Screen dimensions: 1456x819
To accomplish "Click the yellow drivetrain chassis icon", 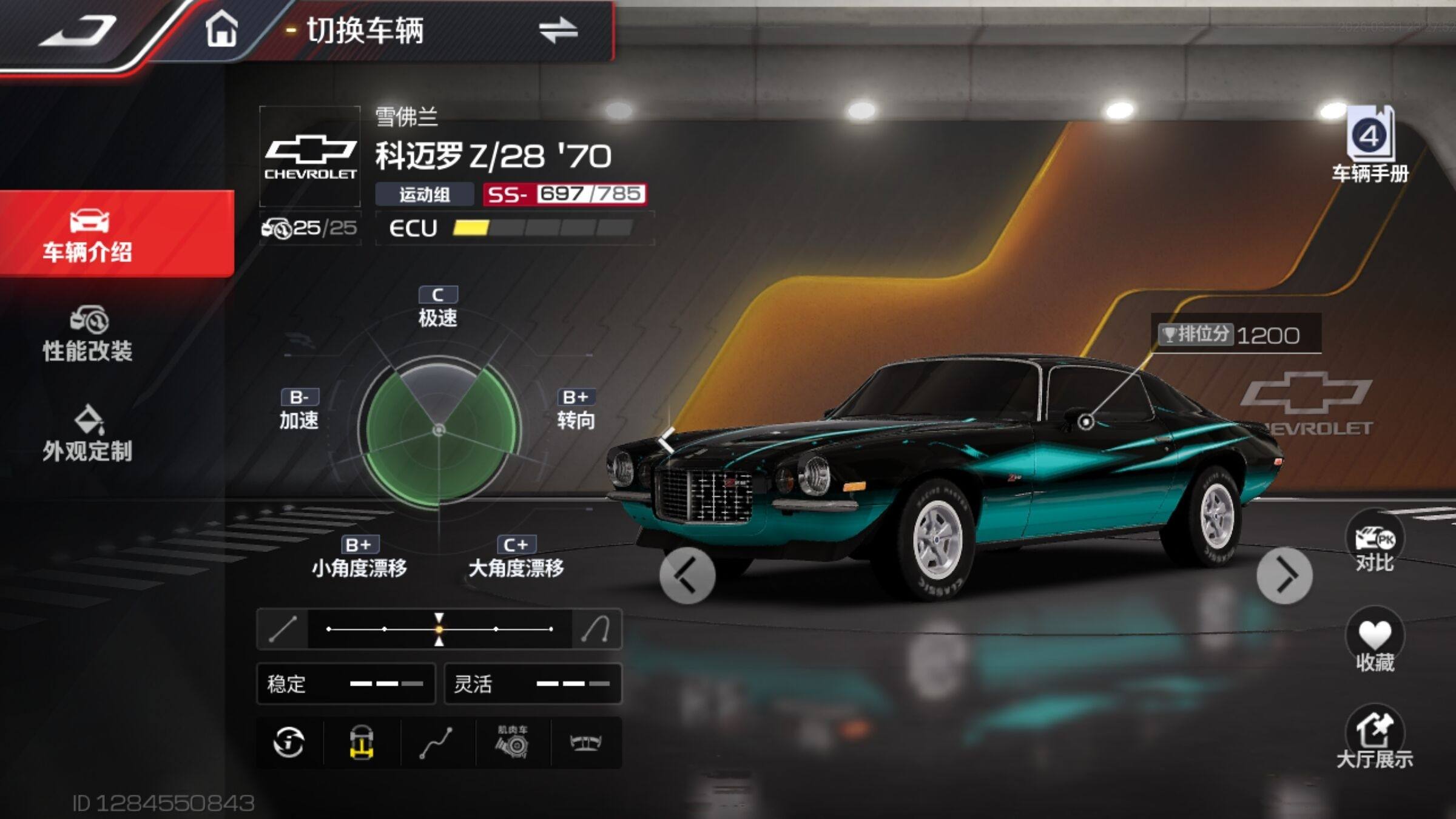I will click(362, 743).
